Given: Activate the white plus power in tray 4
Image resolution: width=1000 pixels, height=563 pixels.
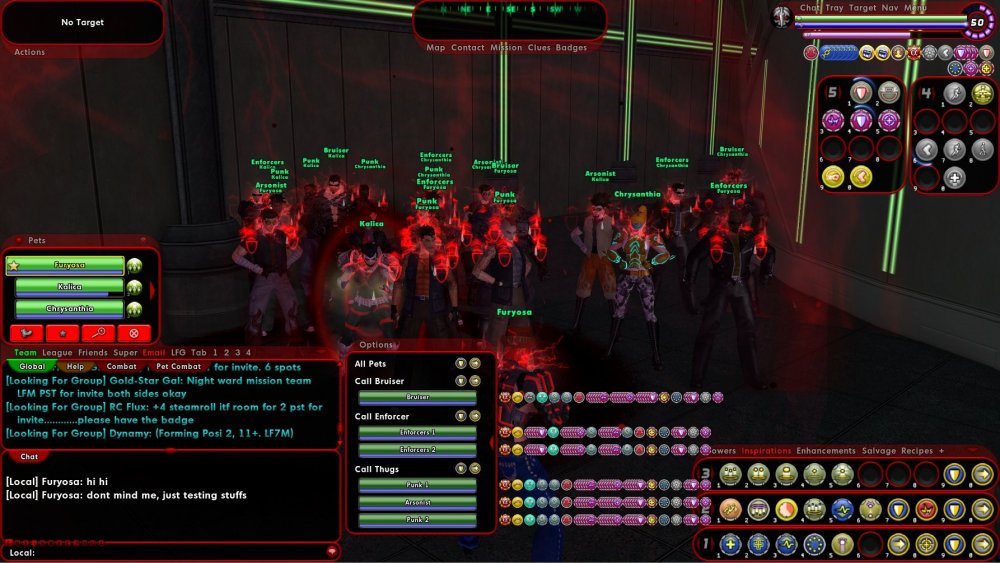Looking at the screenshot, I should 955,178.
